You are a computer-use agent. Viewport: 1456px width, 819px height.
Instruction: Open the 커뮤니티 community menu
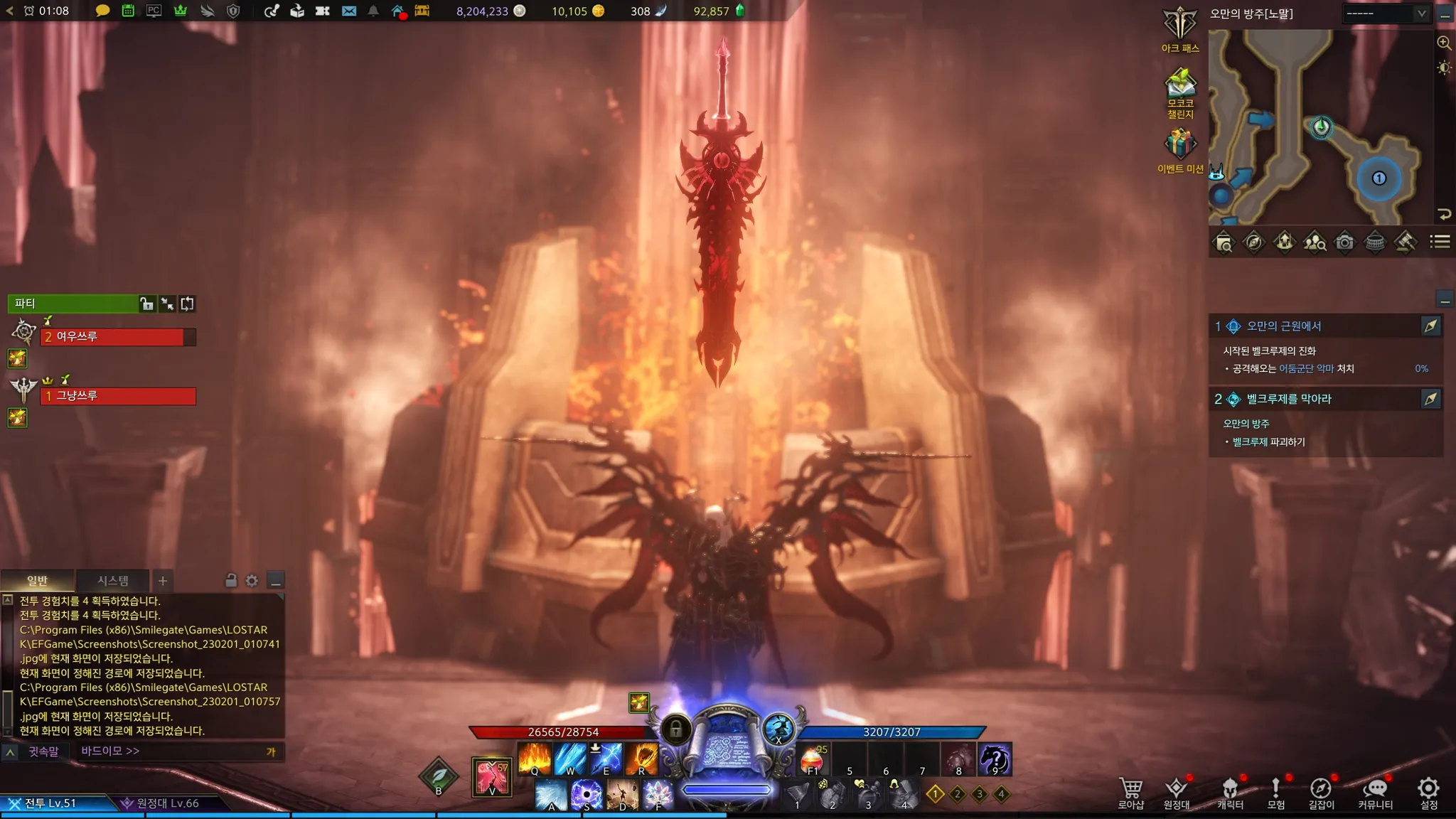tap(1375, 792)
